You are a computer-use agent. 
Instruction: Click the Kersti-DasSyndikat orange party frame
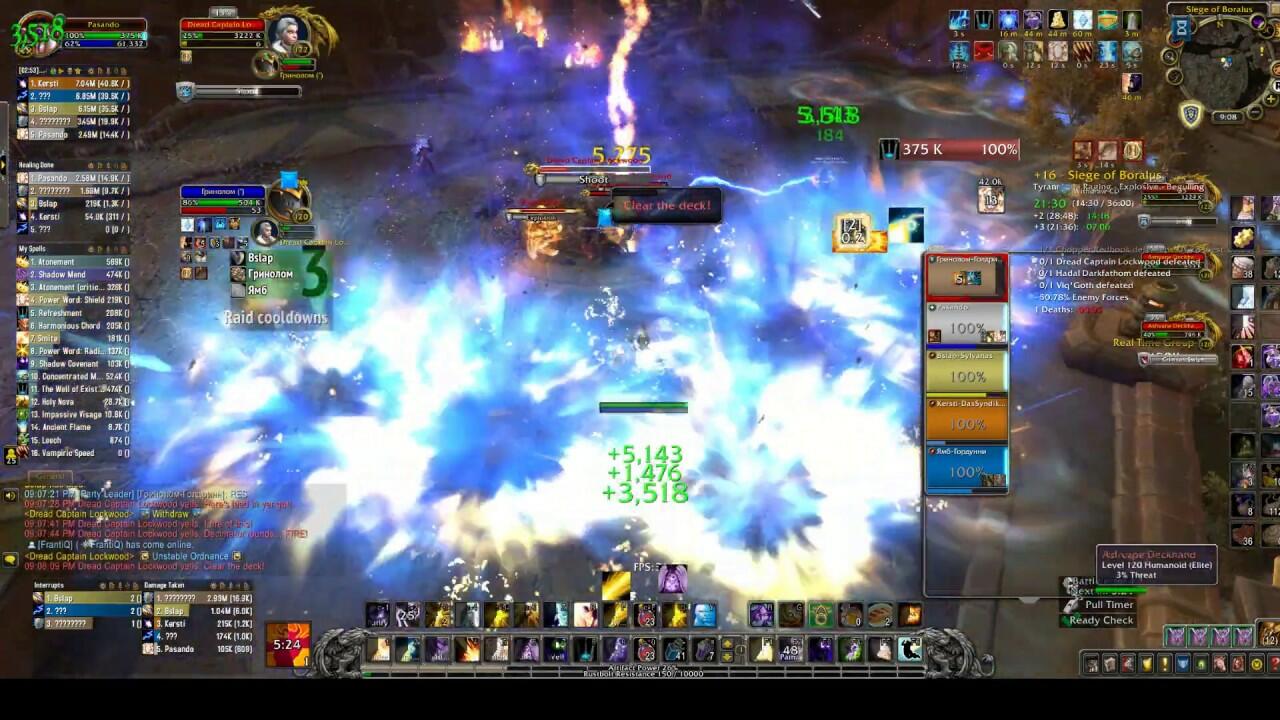[x=967, y=419]
